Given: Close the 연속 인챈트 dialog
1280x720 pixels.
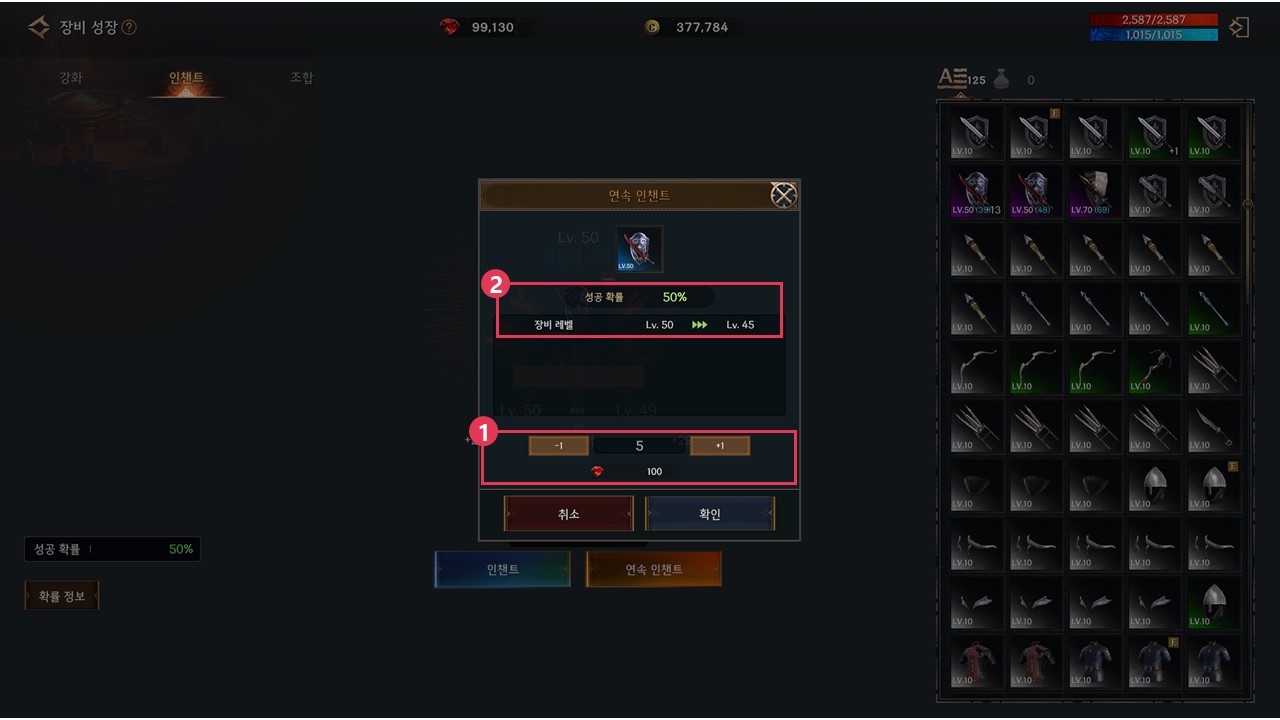Looking at the screenshot, I should [x=783, y=195].
